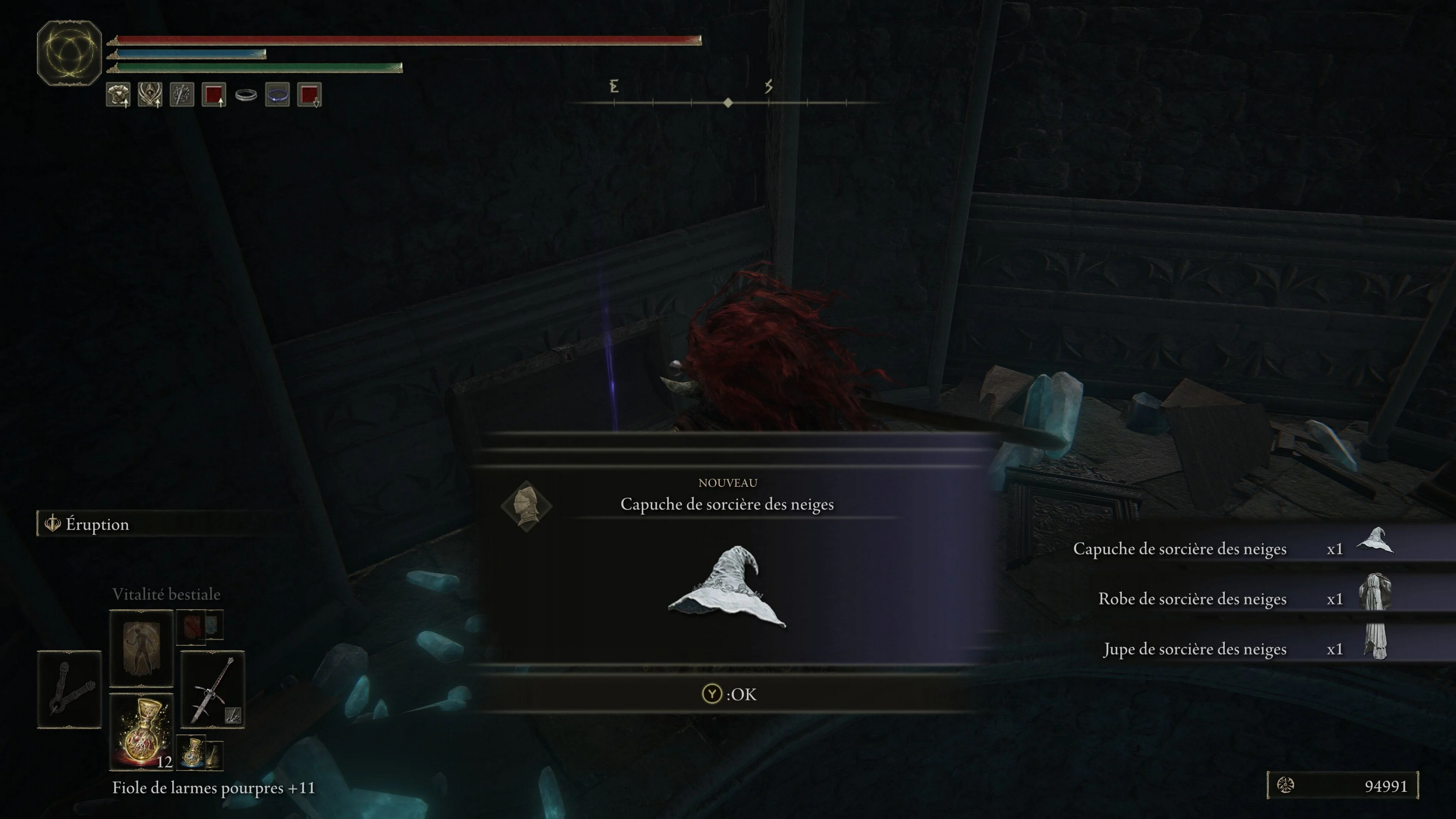Click the ash of war badge on the sword
The image size is (1456, 819).
233,715
